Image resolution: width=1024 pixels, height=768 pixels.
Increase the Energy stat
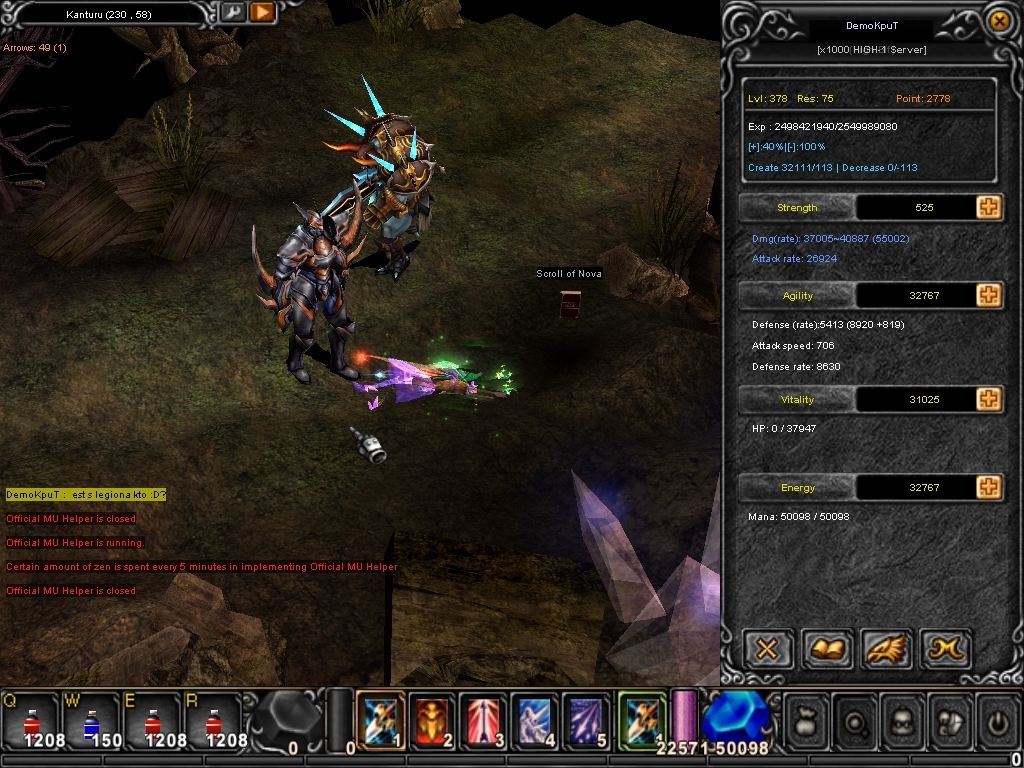click(988, 487)
